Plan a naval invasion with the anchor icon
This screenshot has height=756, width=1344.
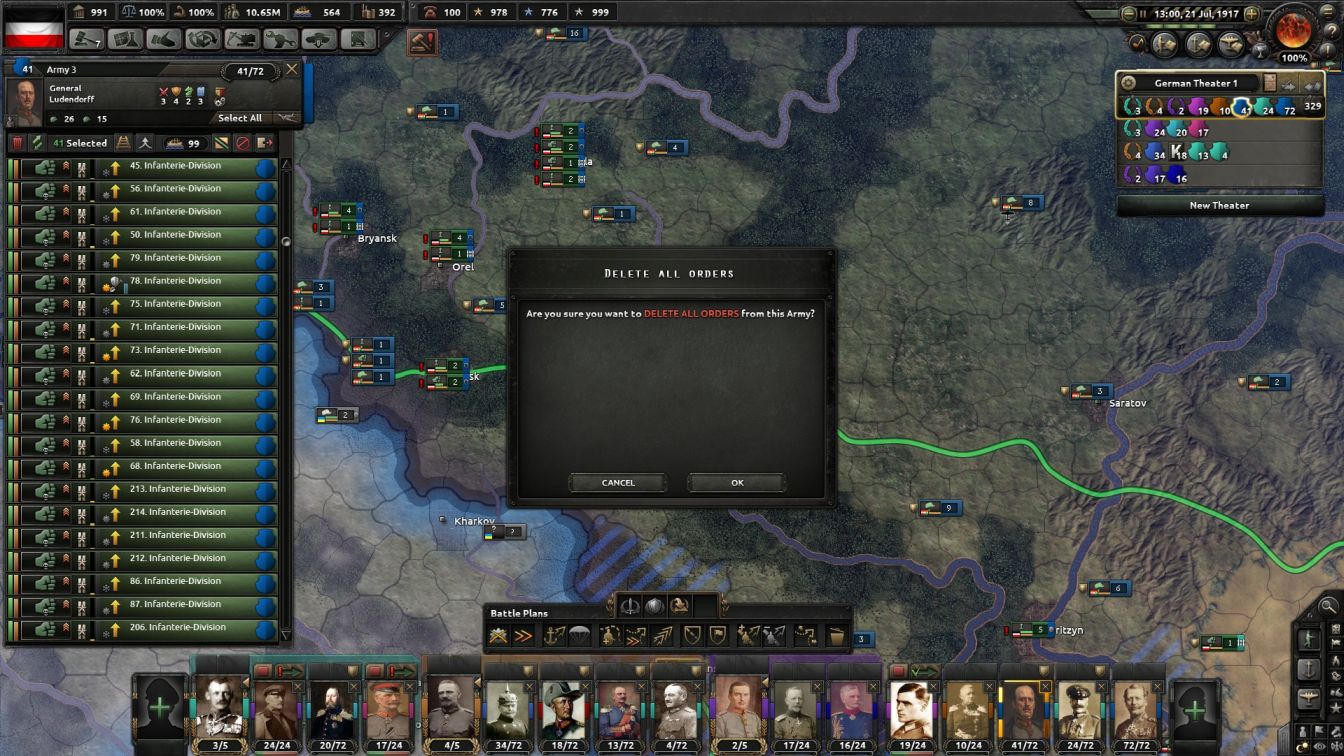pyautogui.click(x=552, y=636)
